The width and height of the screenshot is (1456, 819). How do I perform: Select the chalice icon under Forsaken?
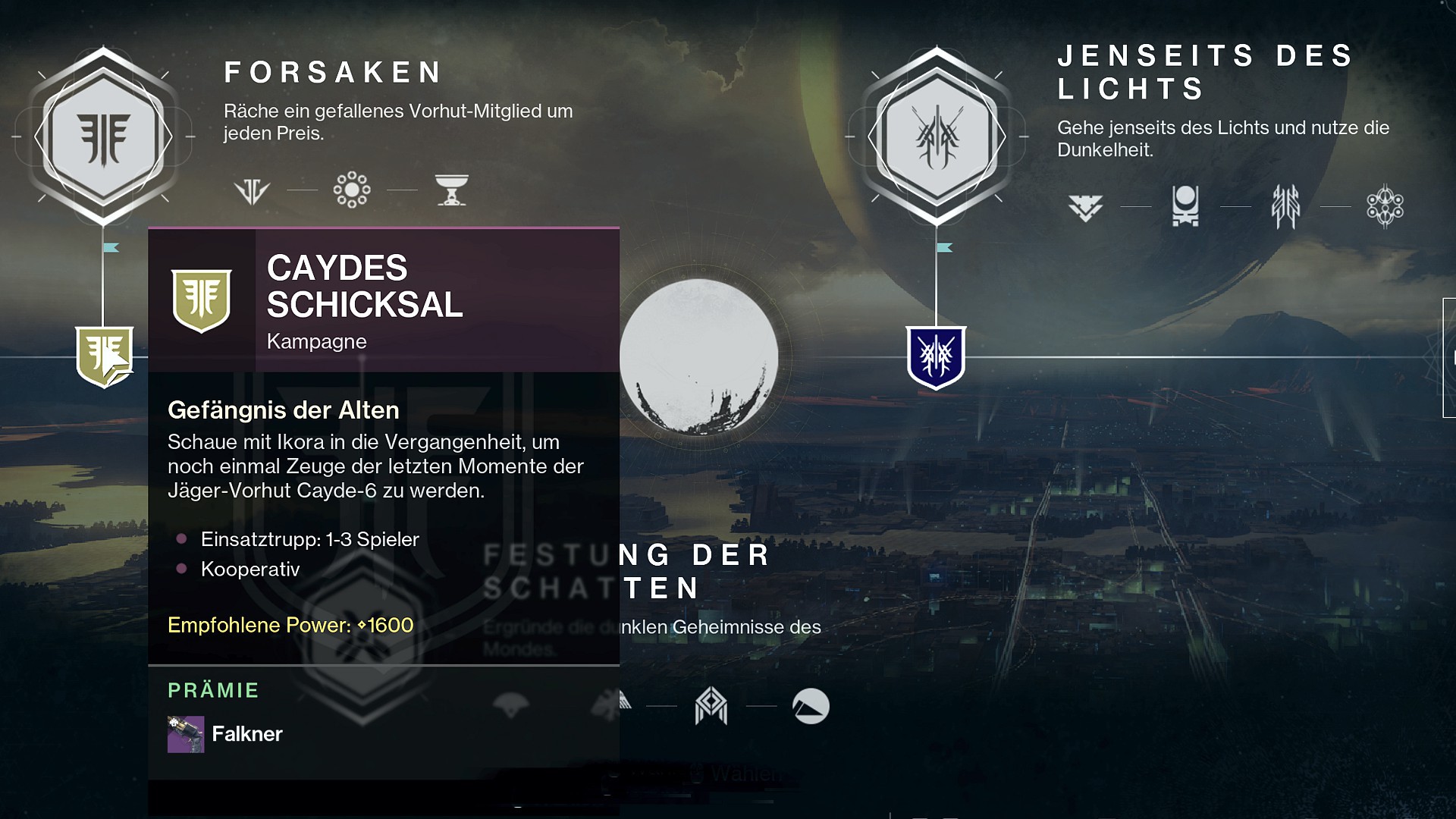[x=452, y=190]
